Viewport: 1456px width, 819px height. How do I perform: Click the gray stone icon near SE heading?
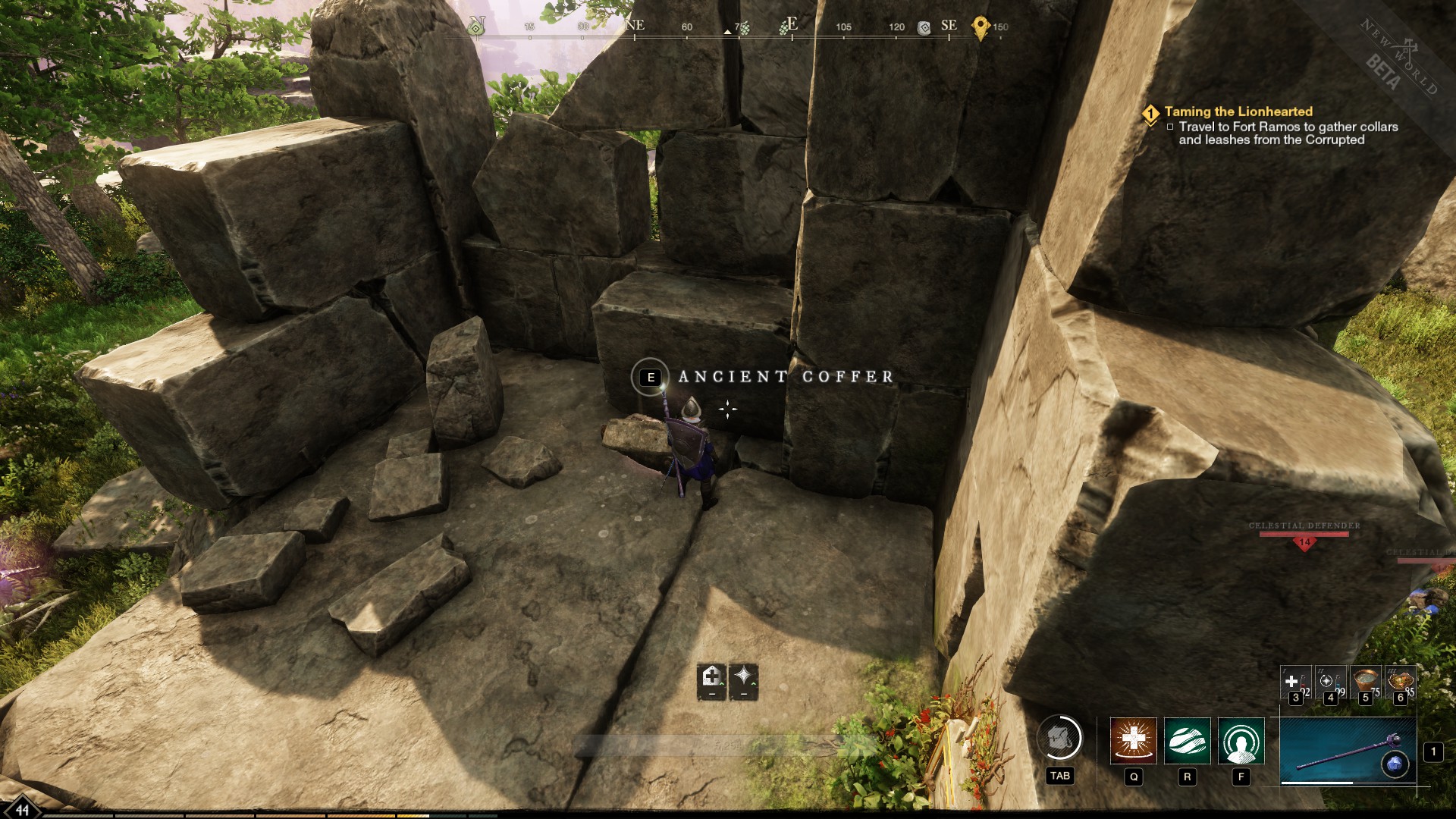[924, 27]
